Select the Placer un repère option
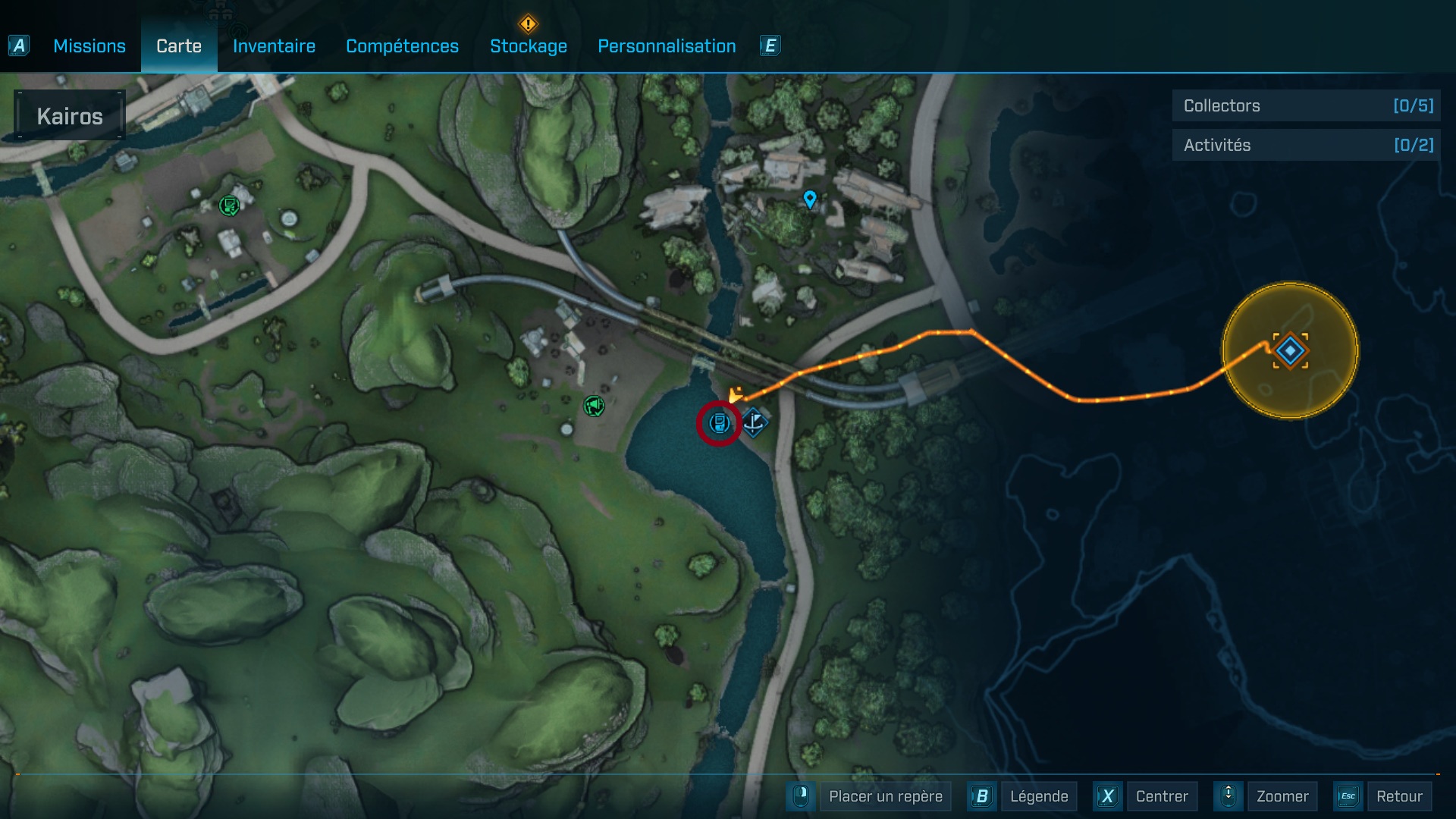 coord(885,796)
